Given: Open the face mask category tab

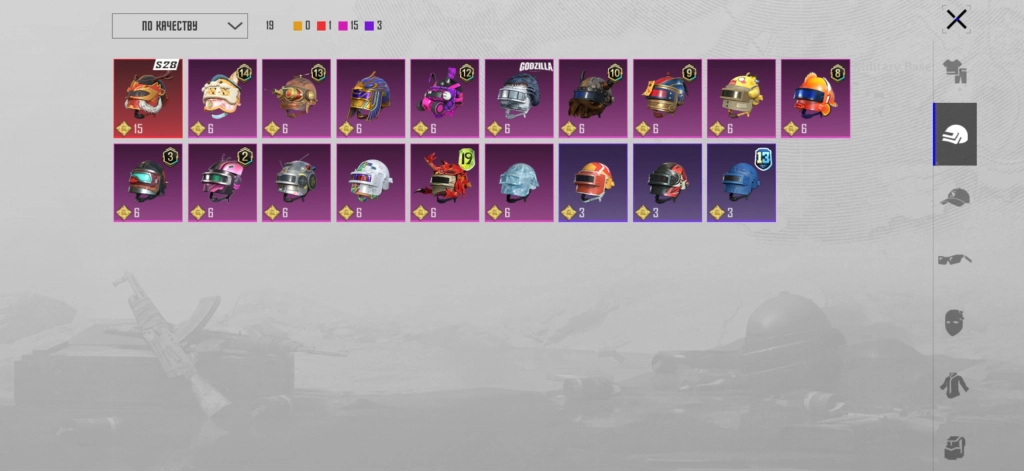Looking at the screenshot, I should coord(955,322).
